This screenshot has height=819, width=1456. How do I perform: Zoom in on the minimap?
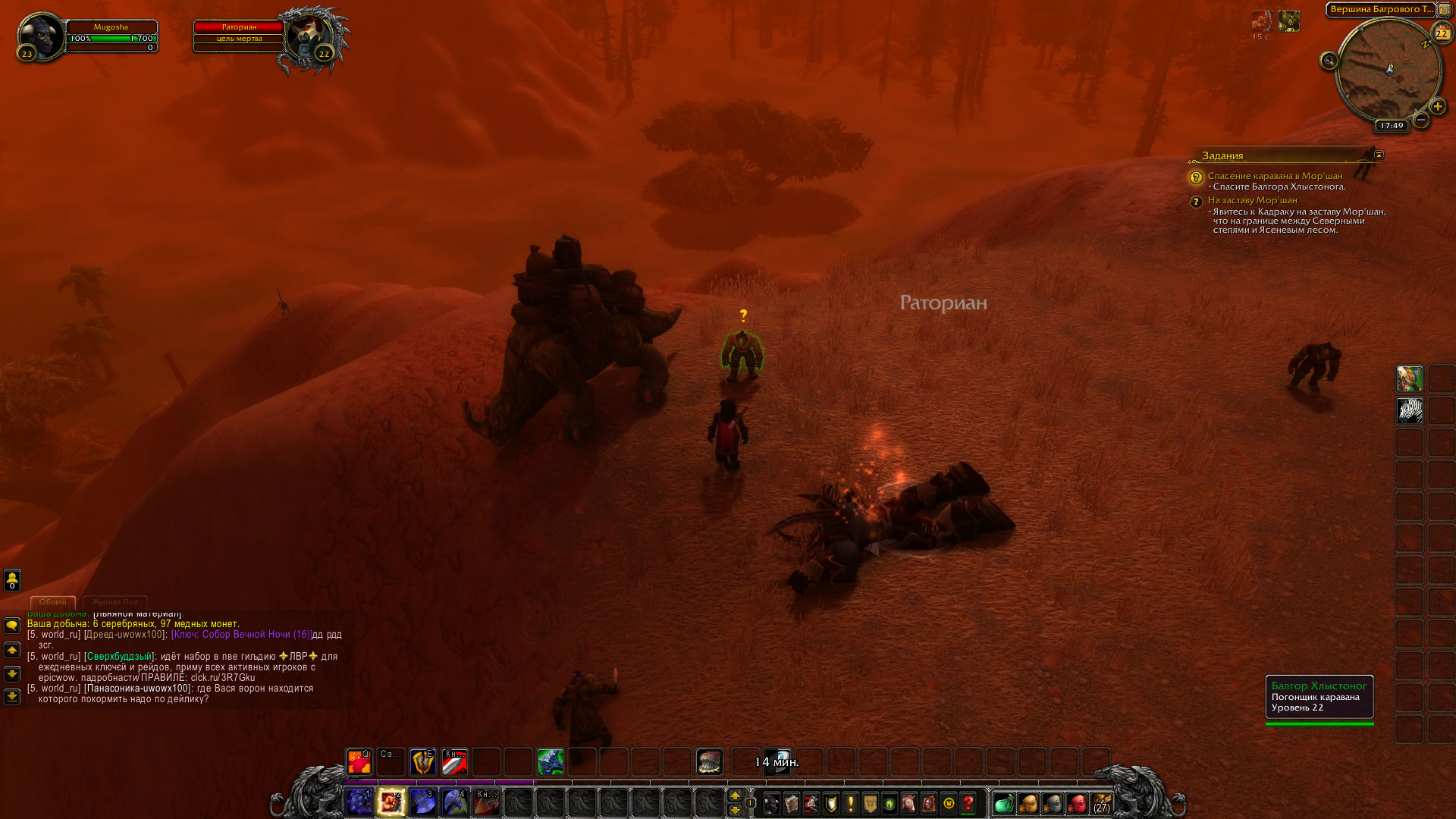point(1437,107)
